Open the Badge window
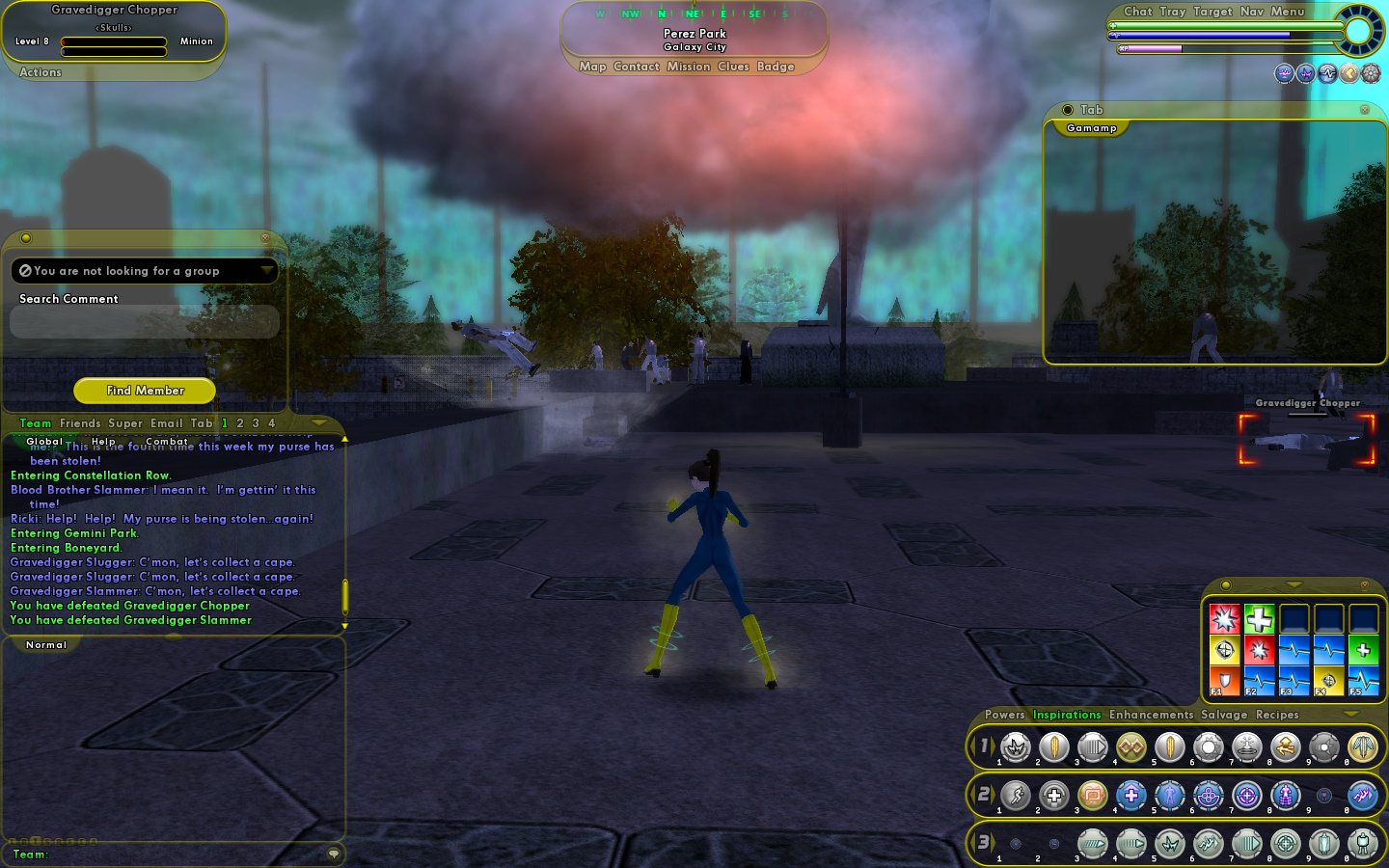This screenshot has width=1389, height=868. tap(776, 67)
